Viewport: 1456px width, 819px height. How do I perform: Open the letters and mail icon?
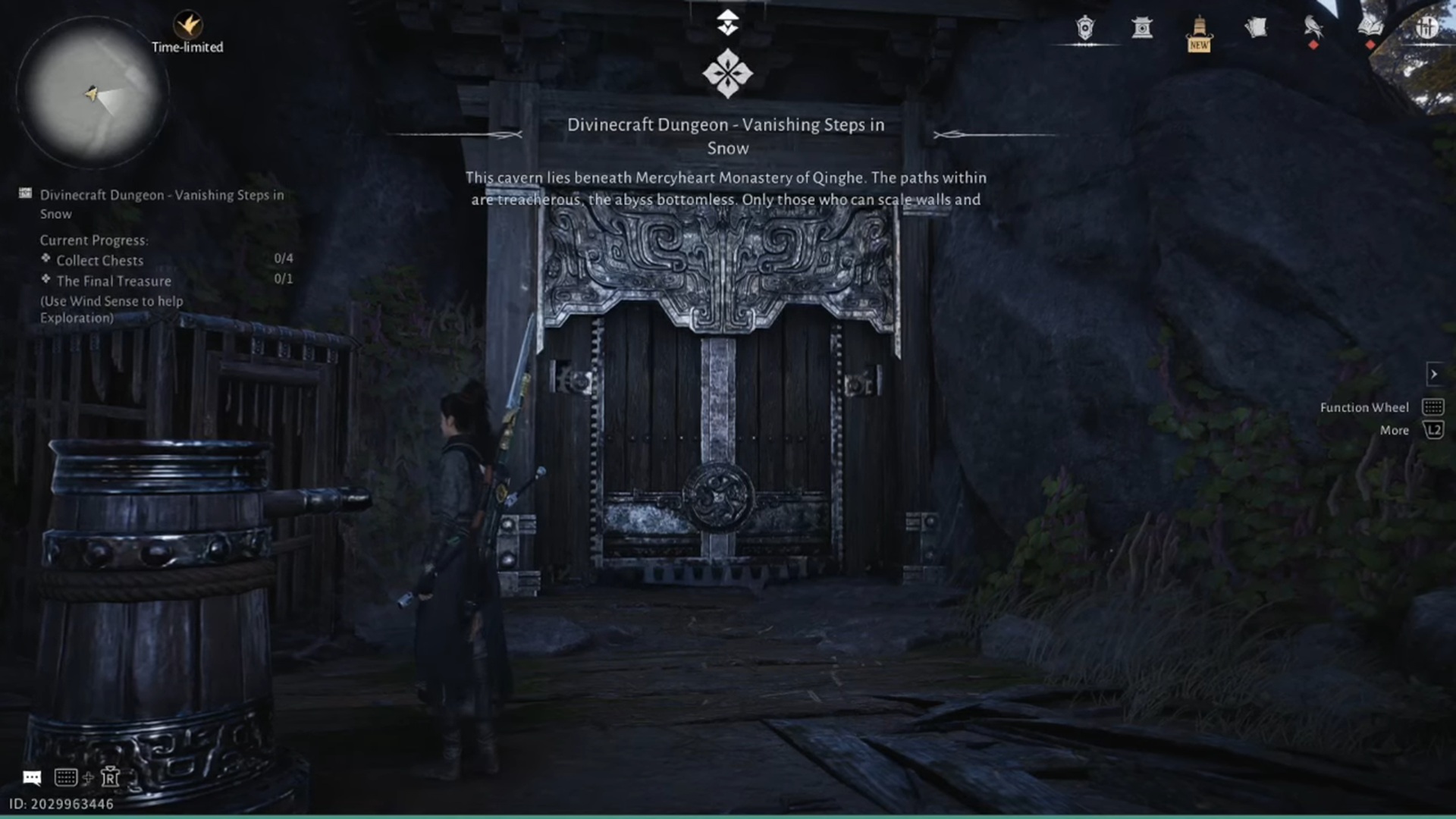(1257, 27)
